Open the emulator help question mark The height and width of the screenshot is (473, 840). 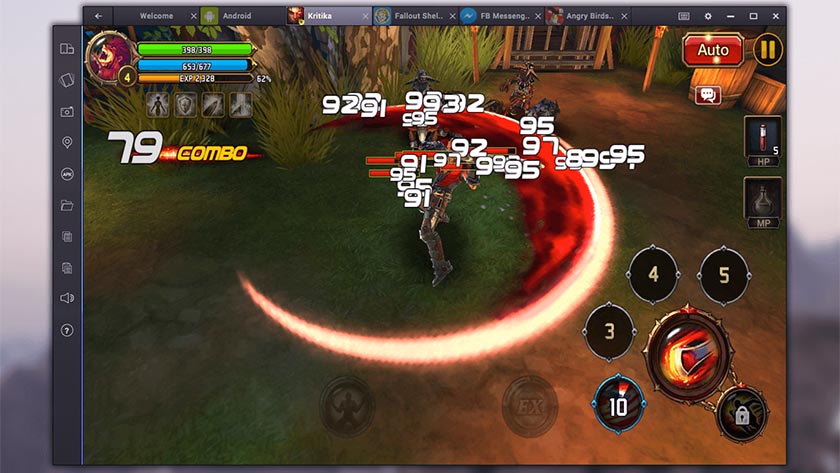click(67, 330)
